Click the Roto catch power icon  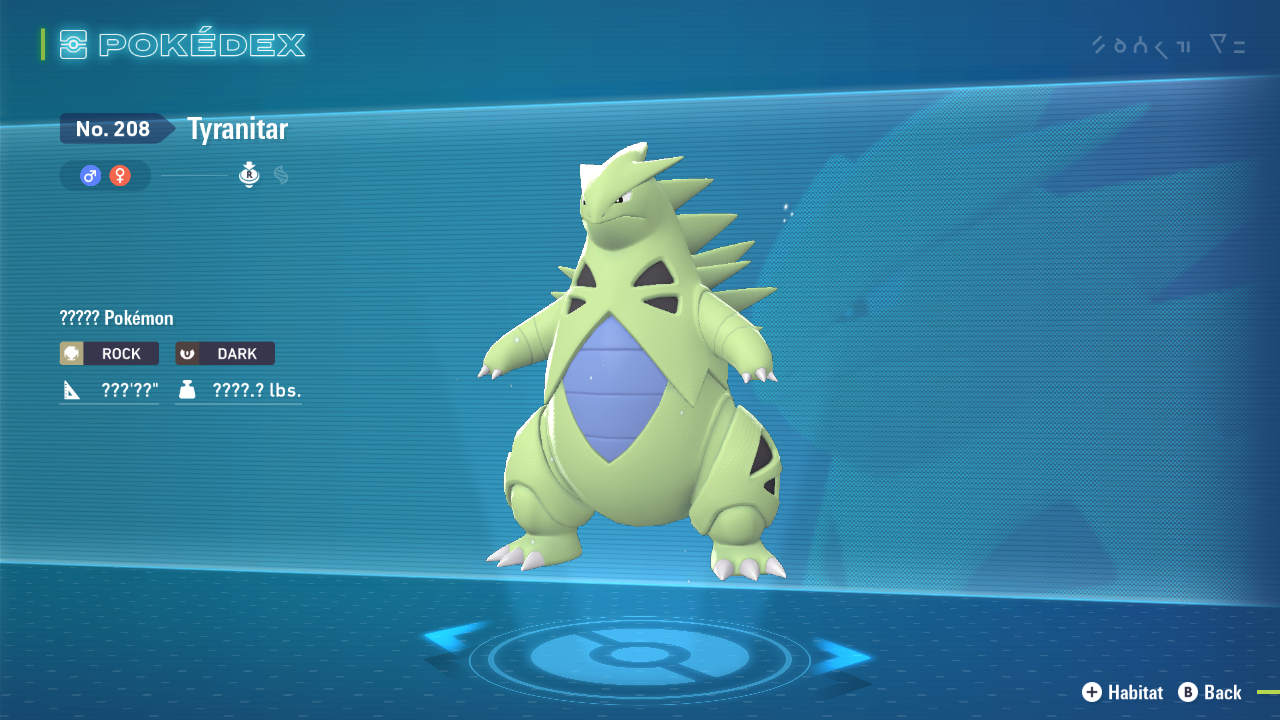(248, 175)
